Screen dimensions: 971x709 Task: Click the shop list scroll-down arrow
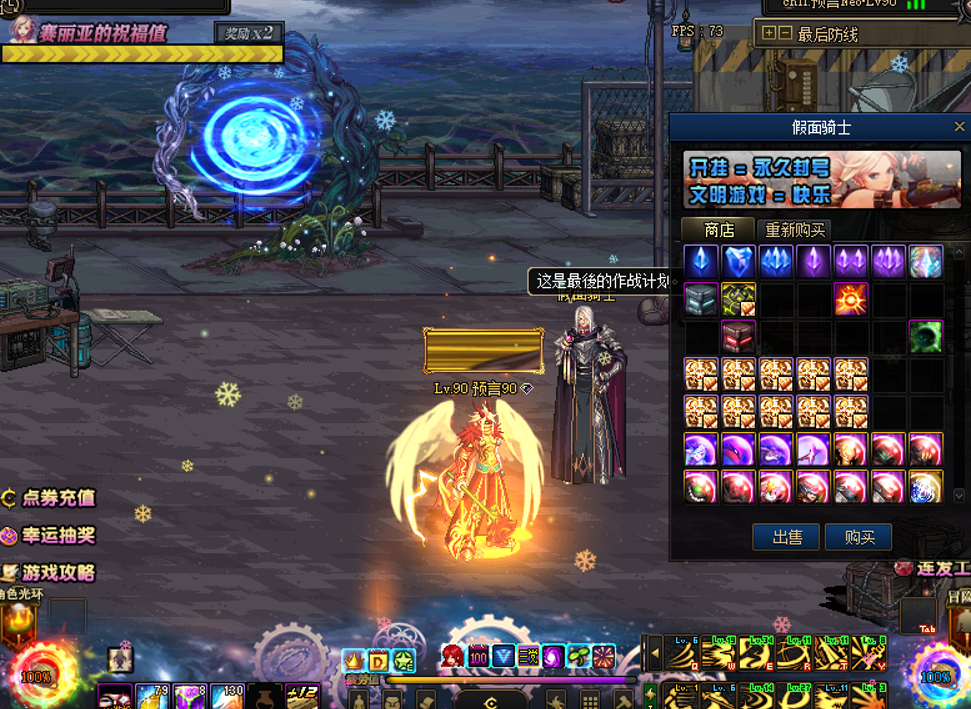click(x=959, y=494)
